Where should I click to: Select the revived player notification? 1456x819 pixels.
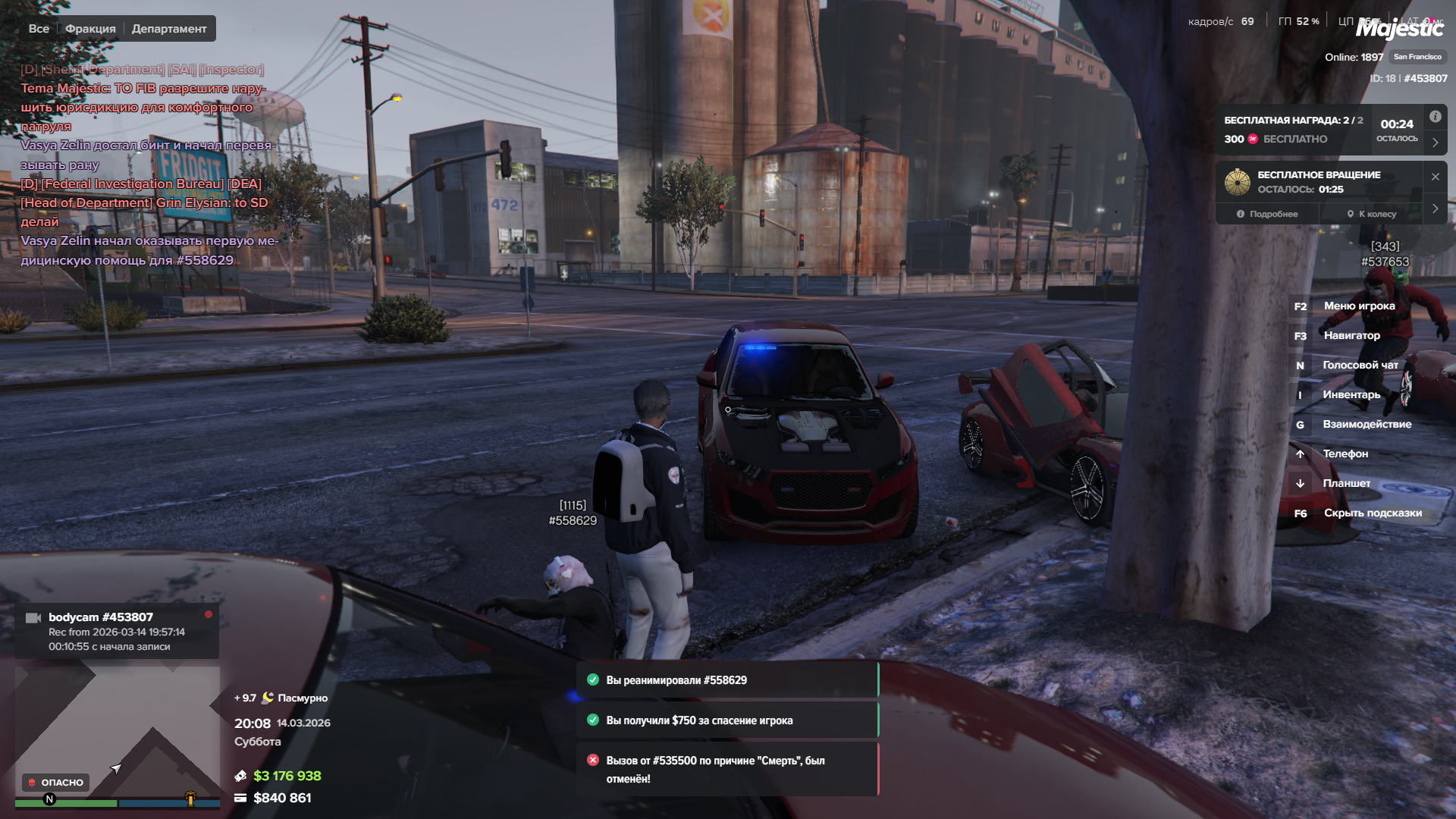click(x=726, y=680)
